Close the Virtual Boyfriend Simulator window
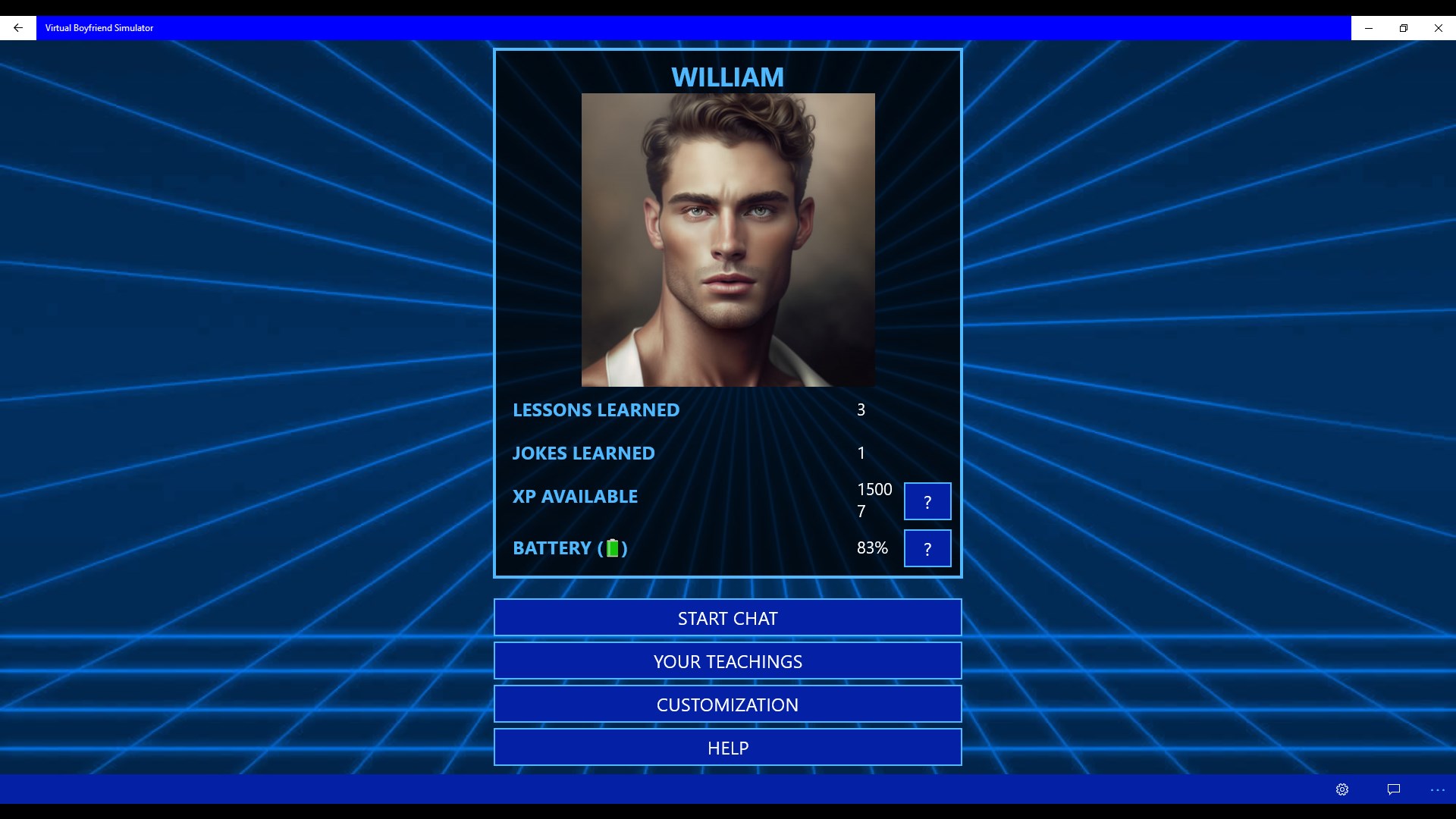Image resolution: width=1456 pixels, height=819 pixels. [x=1438, y=28]
